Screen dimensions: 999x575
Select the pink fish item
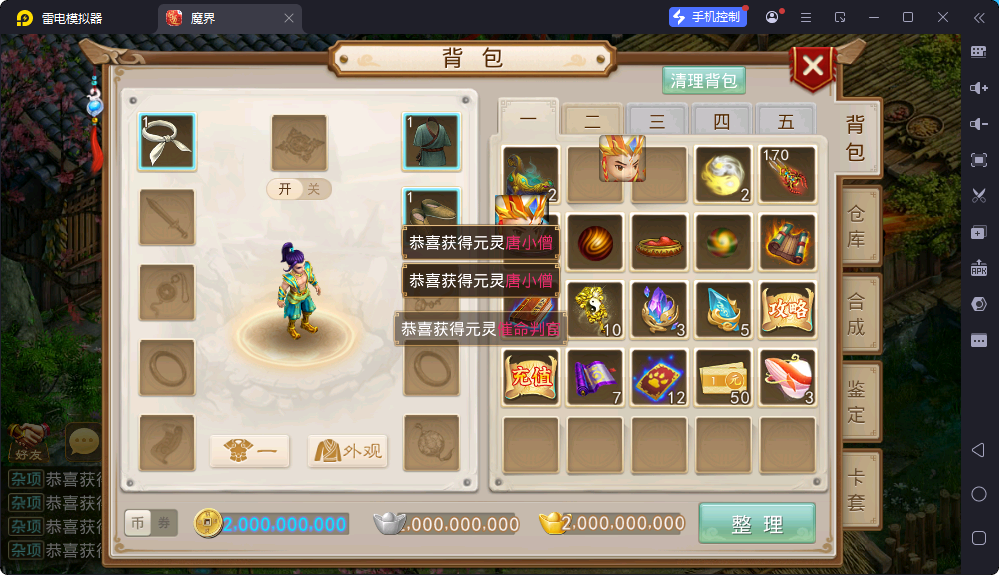point(787,377)
